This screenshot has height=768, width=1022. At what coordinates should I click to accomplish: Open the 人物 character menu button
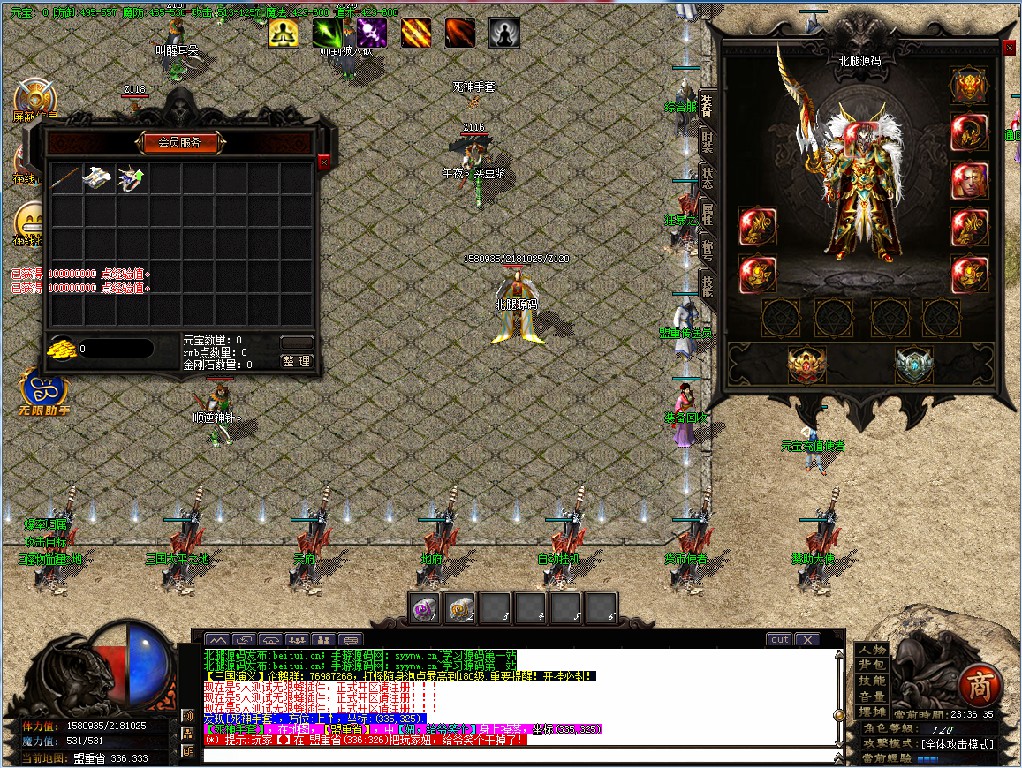(x=872, y=650)
